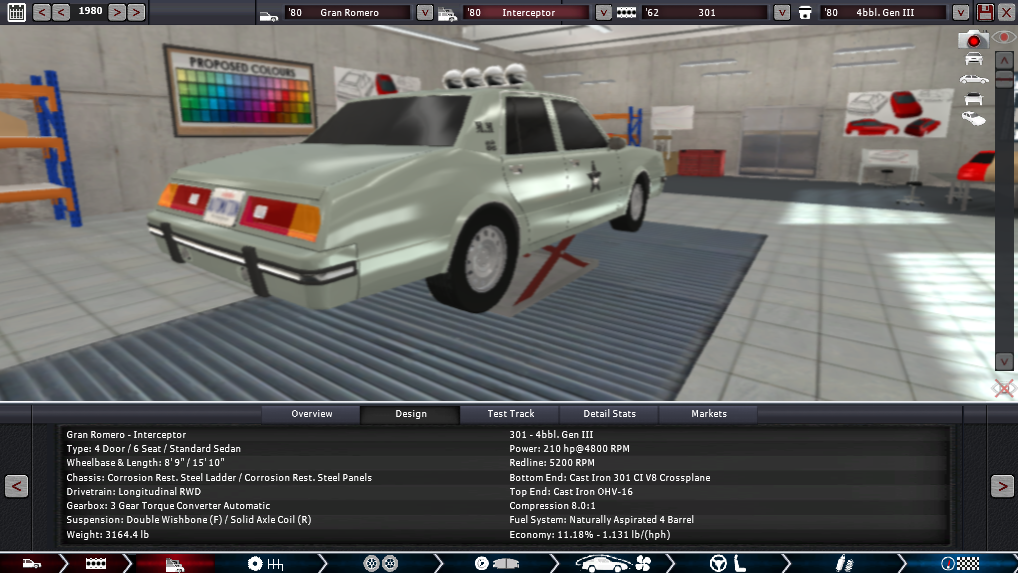Open the steering wheel and seat interior step
The image size is (1018, 573).
pos(725,564)
